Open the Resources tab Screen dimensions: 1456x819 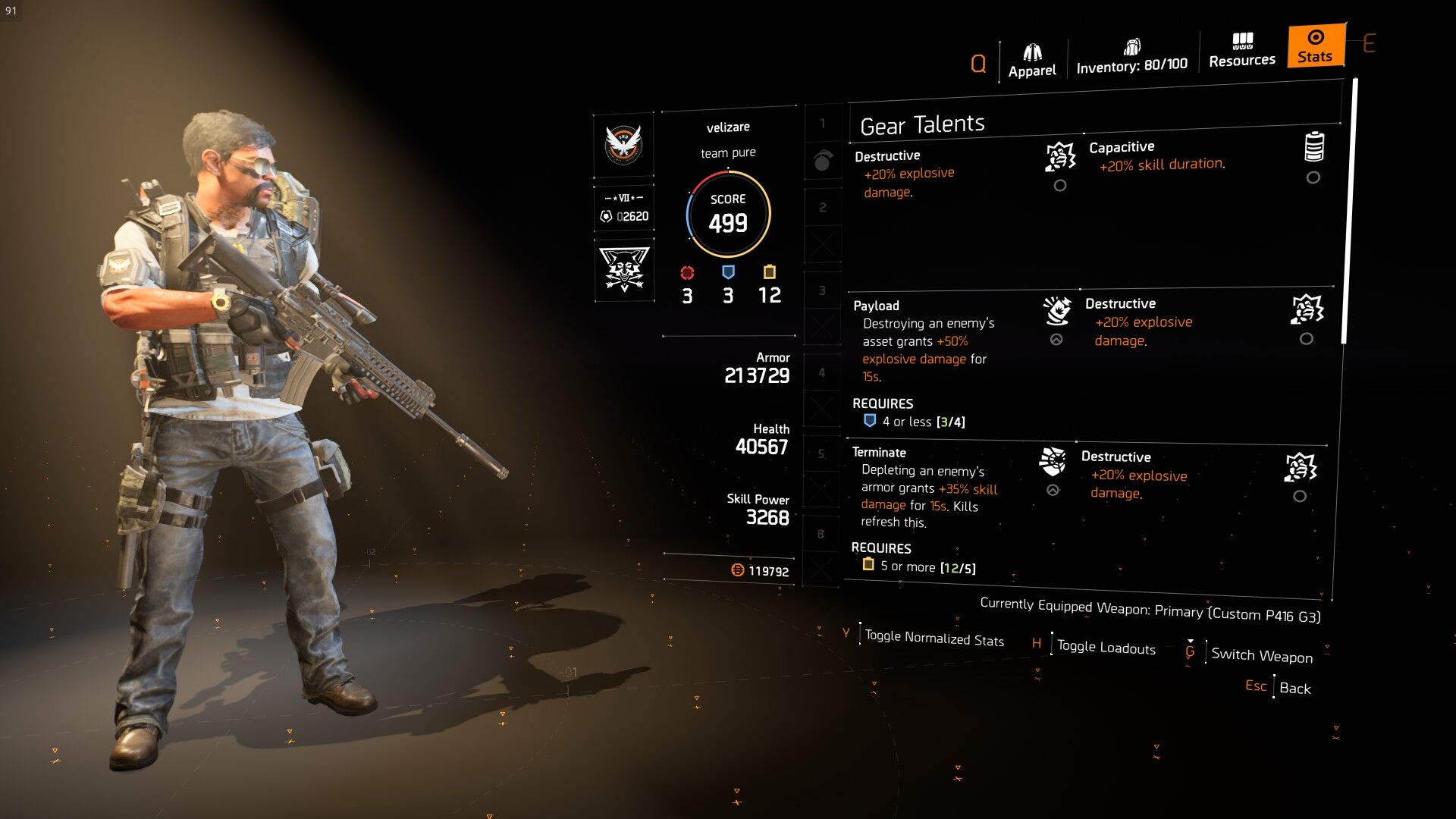pyautogui.click(x=1241, y=51)
